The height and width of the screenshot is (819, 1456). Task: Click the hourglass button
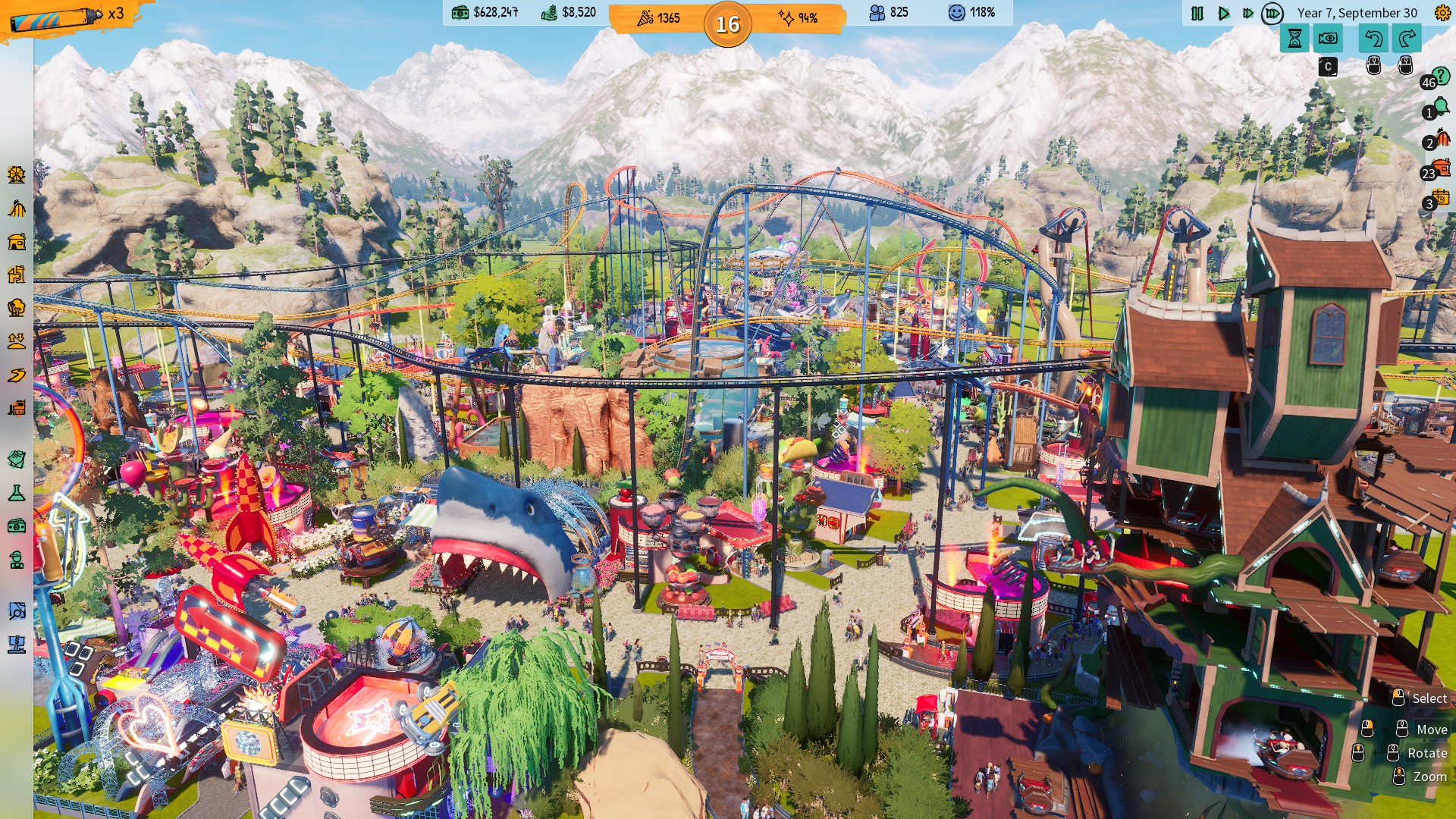coord(1294,38)
